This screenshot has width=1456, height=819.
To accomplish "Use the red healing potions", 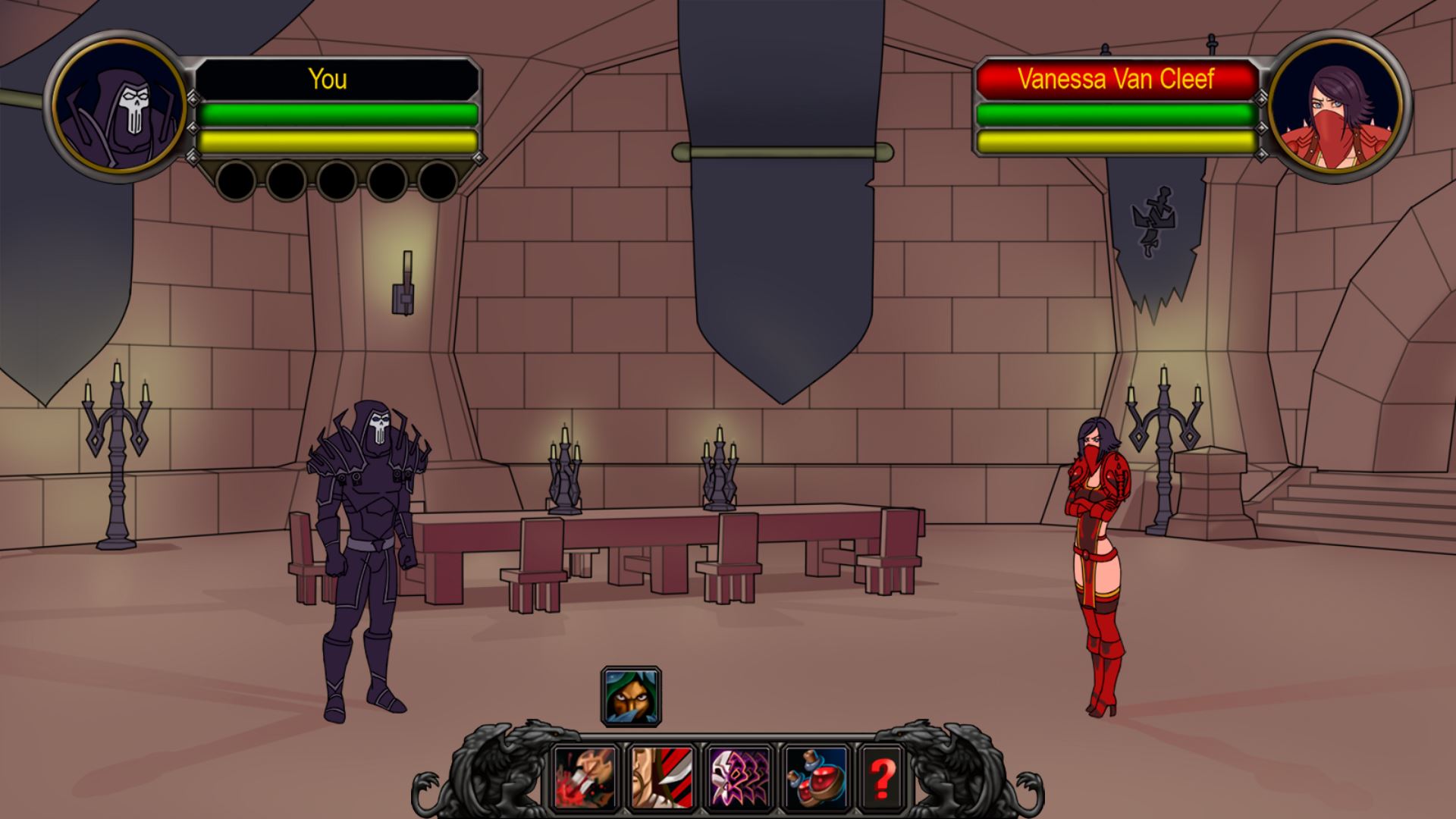I will click(x=817, y=777).
